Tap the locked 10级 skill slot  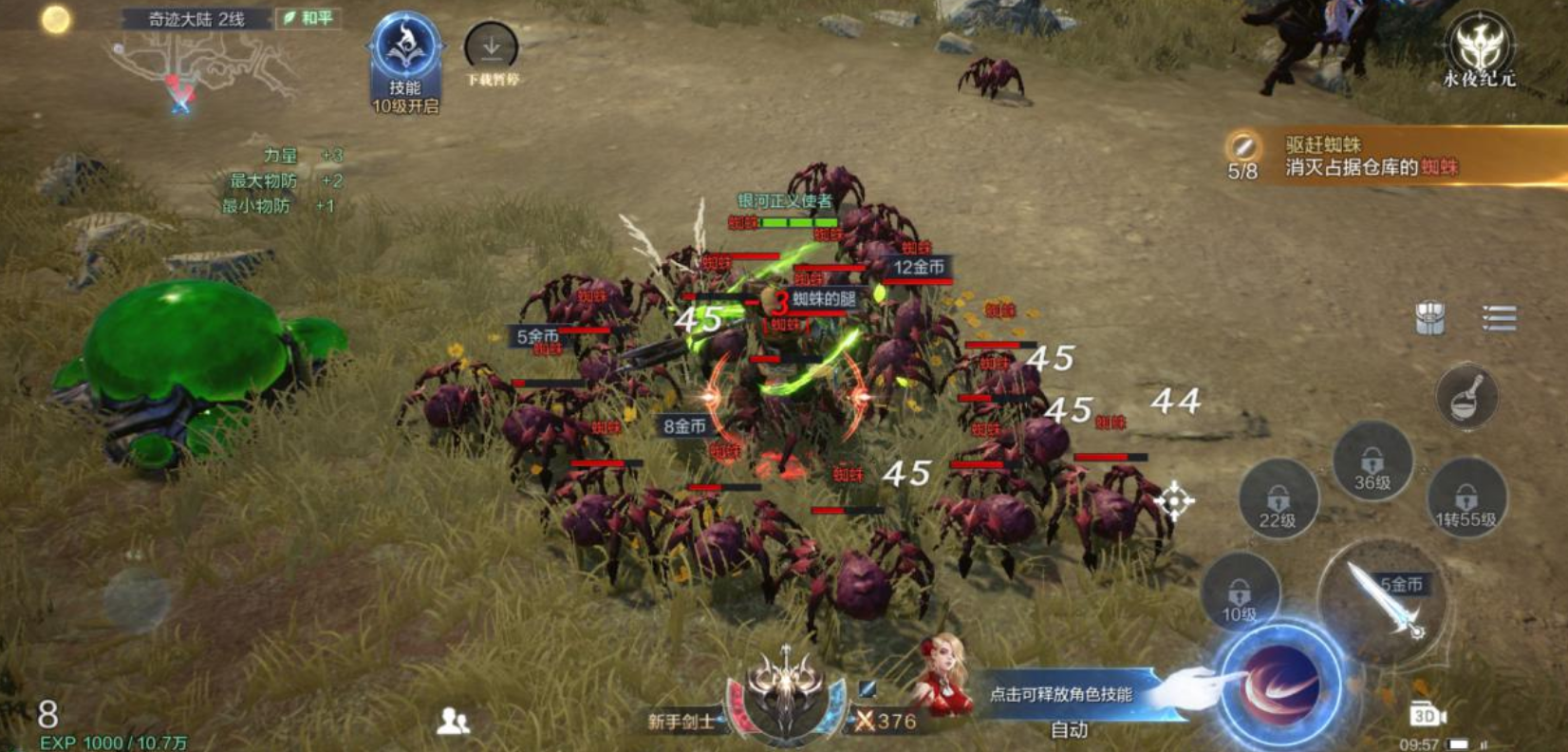pos(1239,593)
